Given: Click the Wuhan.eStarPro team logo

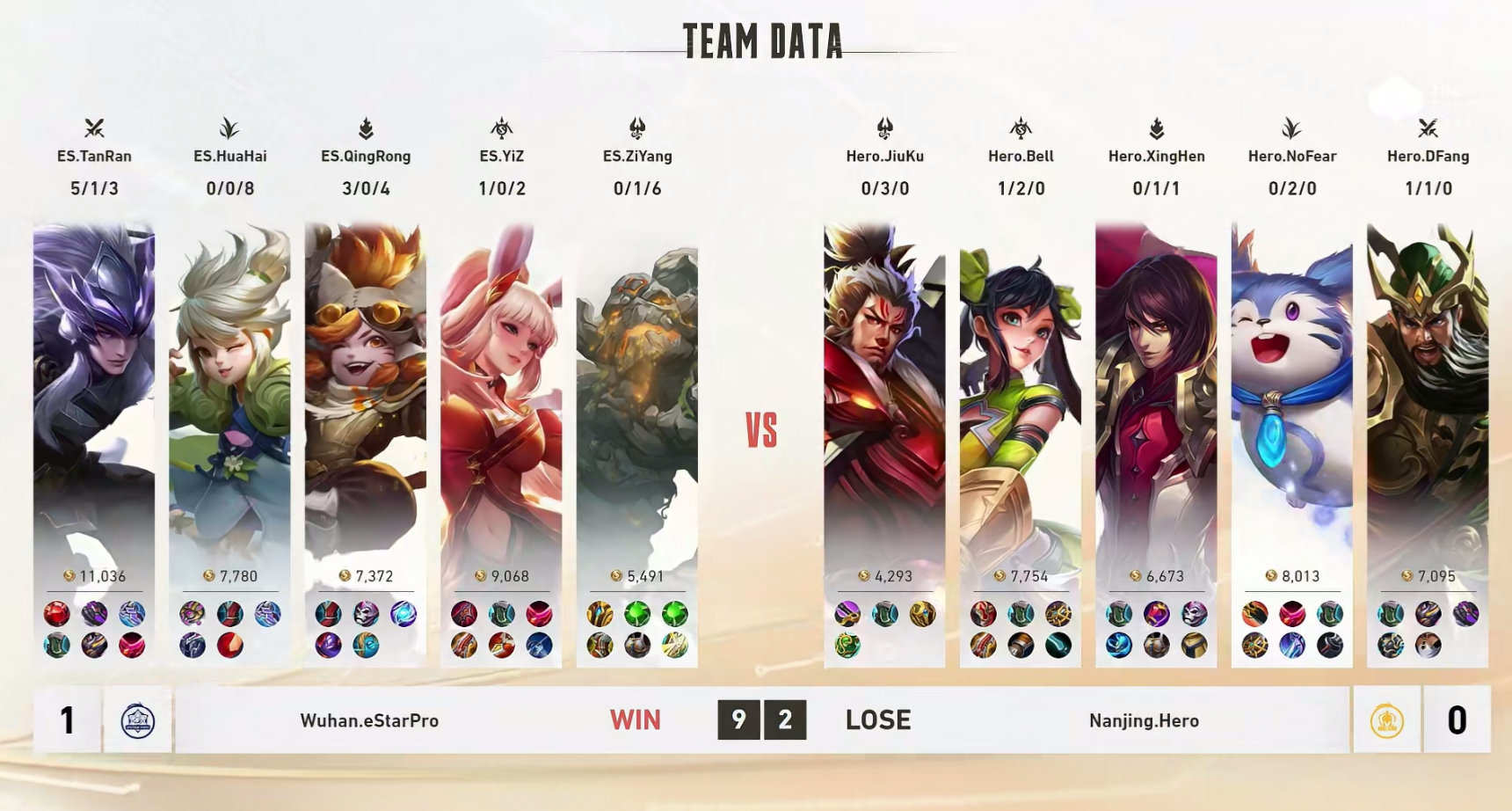Looking at the screenshot, I should pos(136,720).
